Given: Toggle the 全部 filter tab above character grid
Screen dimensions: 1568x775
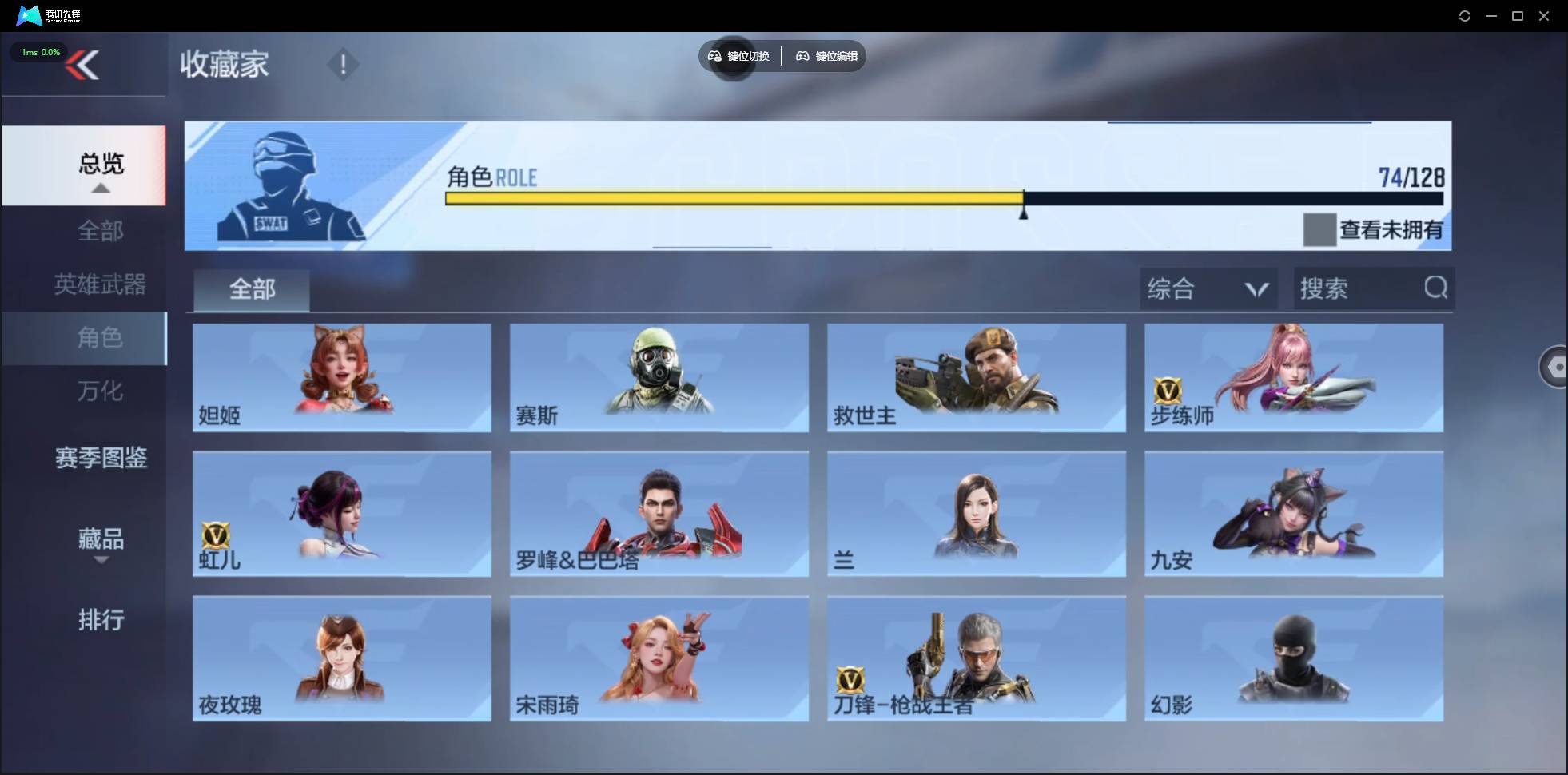Looking at the screenshot, I should [251, 289].
